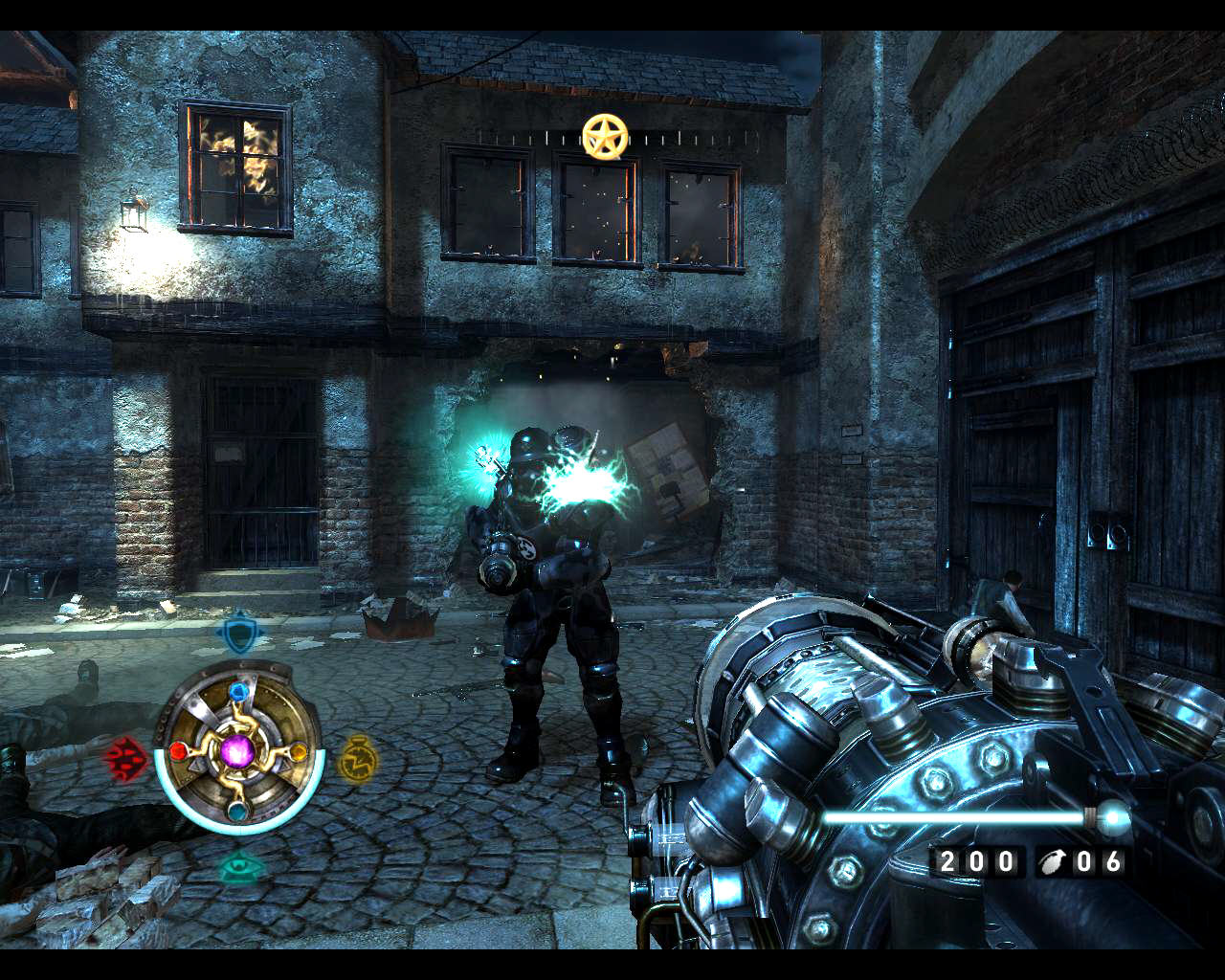
Task: Click the purple gem on the Thule medallion
Action: (x=236, y=752)
